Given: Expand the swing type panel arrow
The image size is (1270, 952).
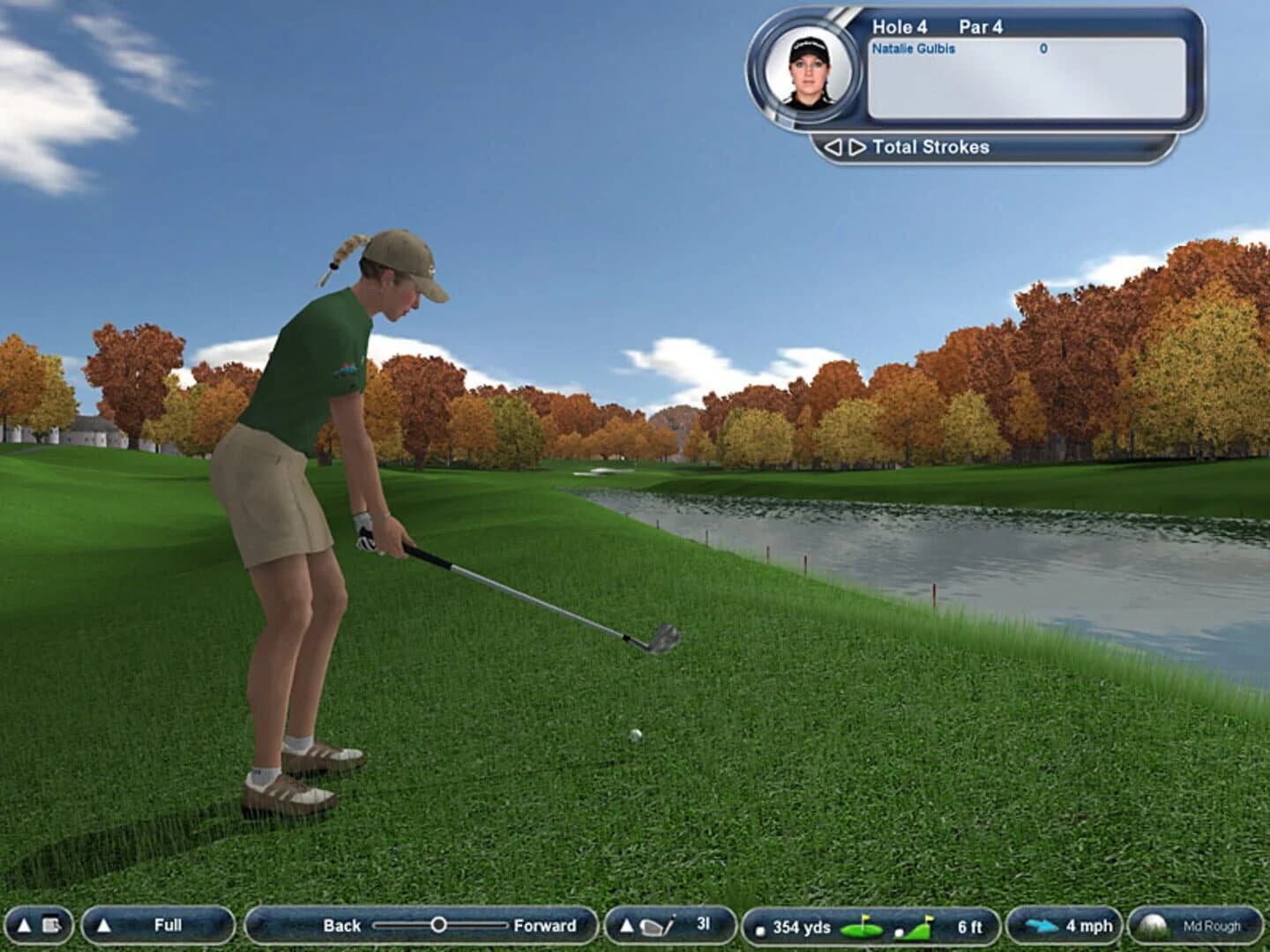Looking at the screenshot, I should 103,926.
